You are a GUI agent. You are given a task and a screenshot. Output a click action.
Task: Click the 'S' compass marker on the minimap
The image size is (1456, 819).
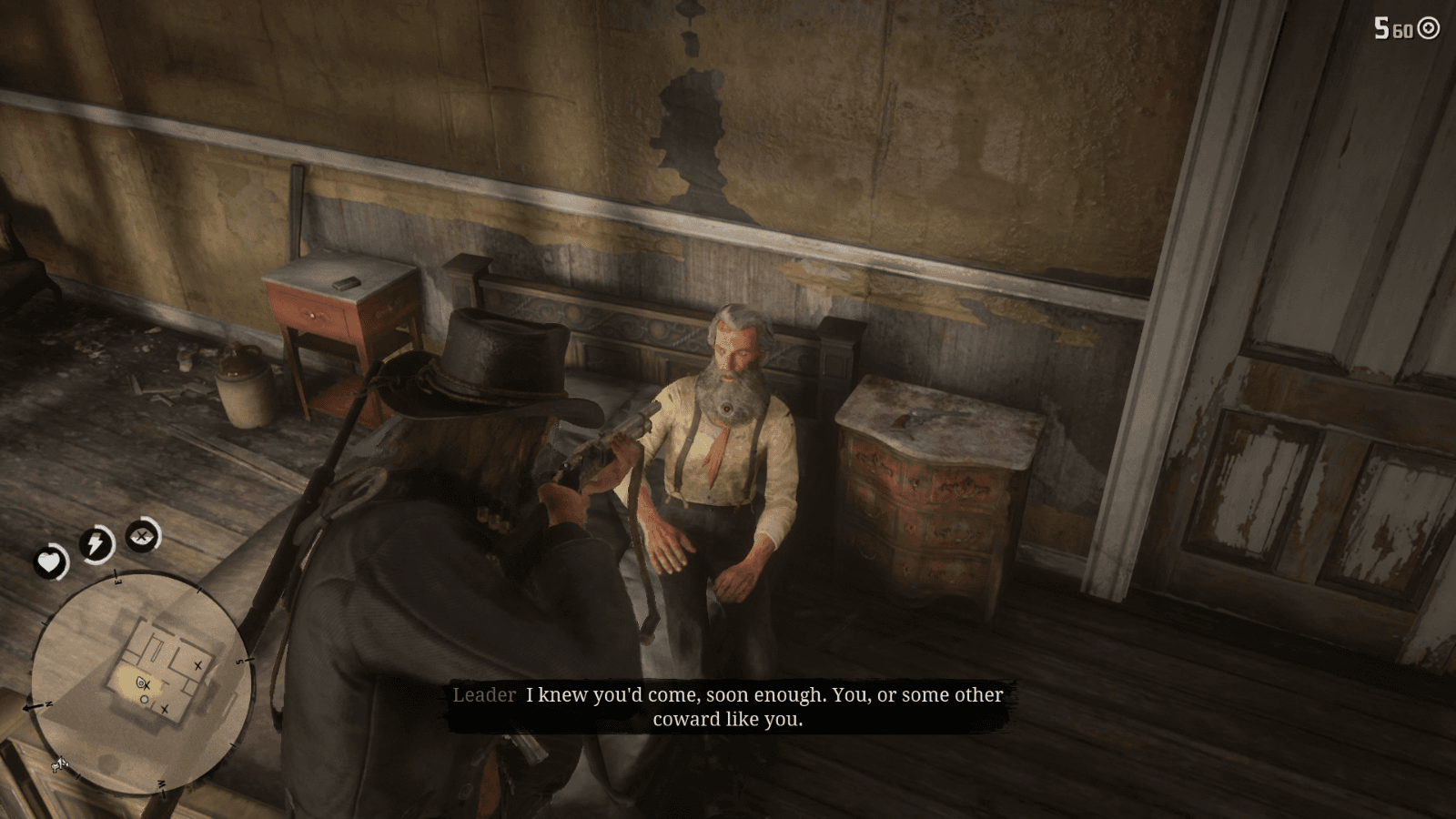241,660
